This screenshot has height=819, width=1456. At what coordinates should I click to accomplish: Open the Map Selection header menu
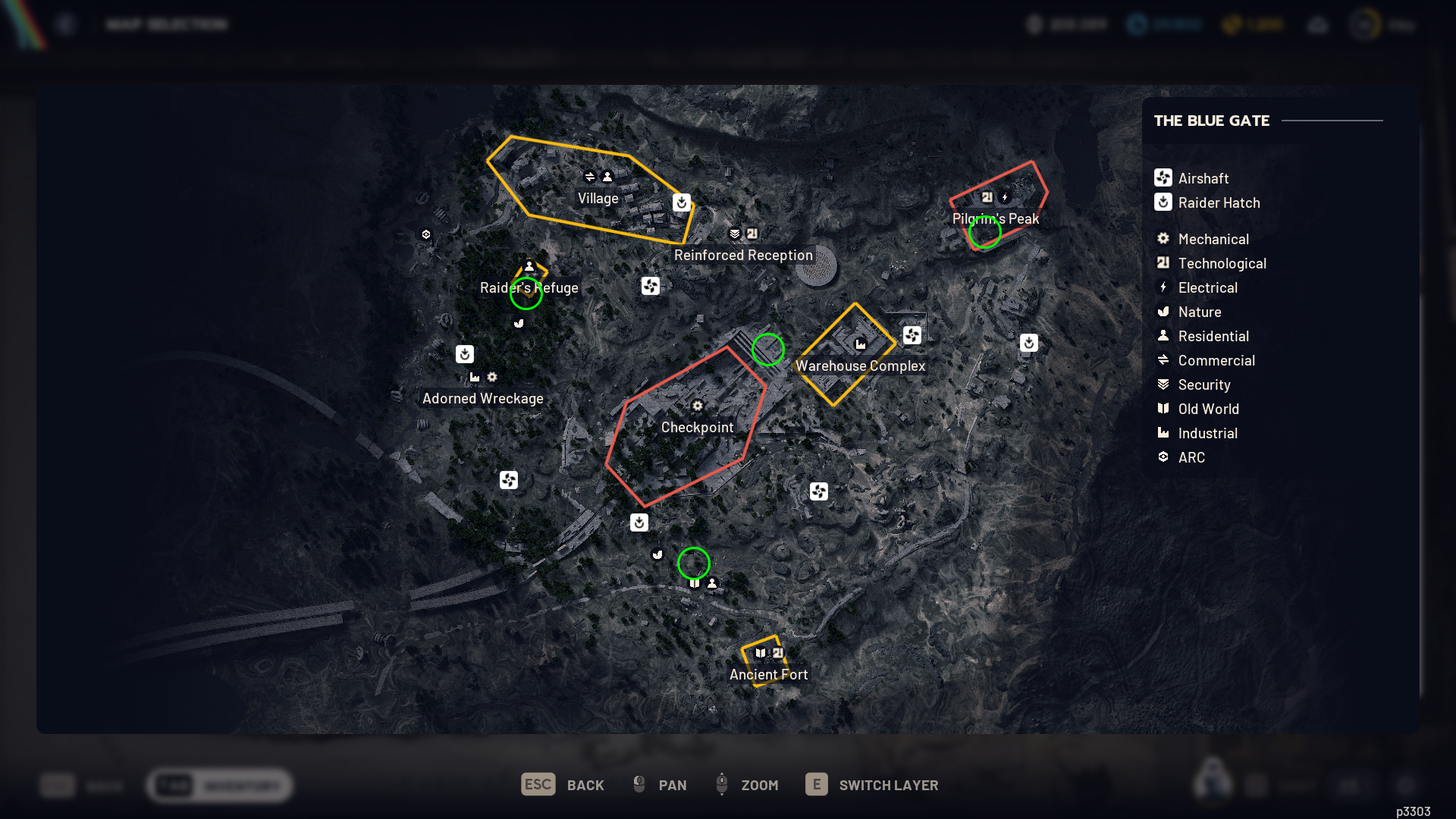[x=167, y=24]
